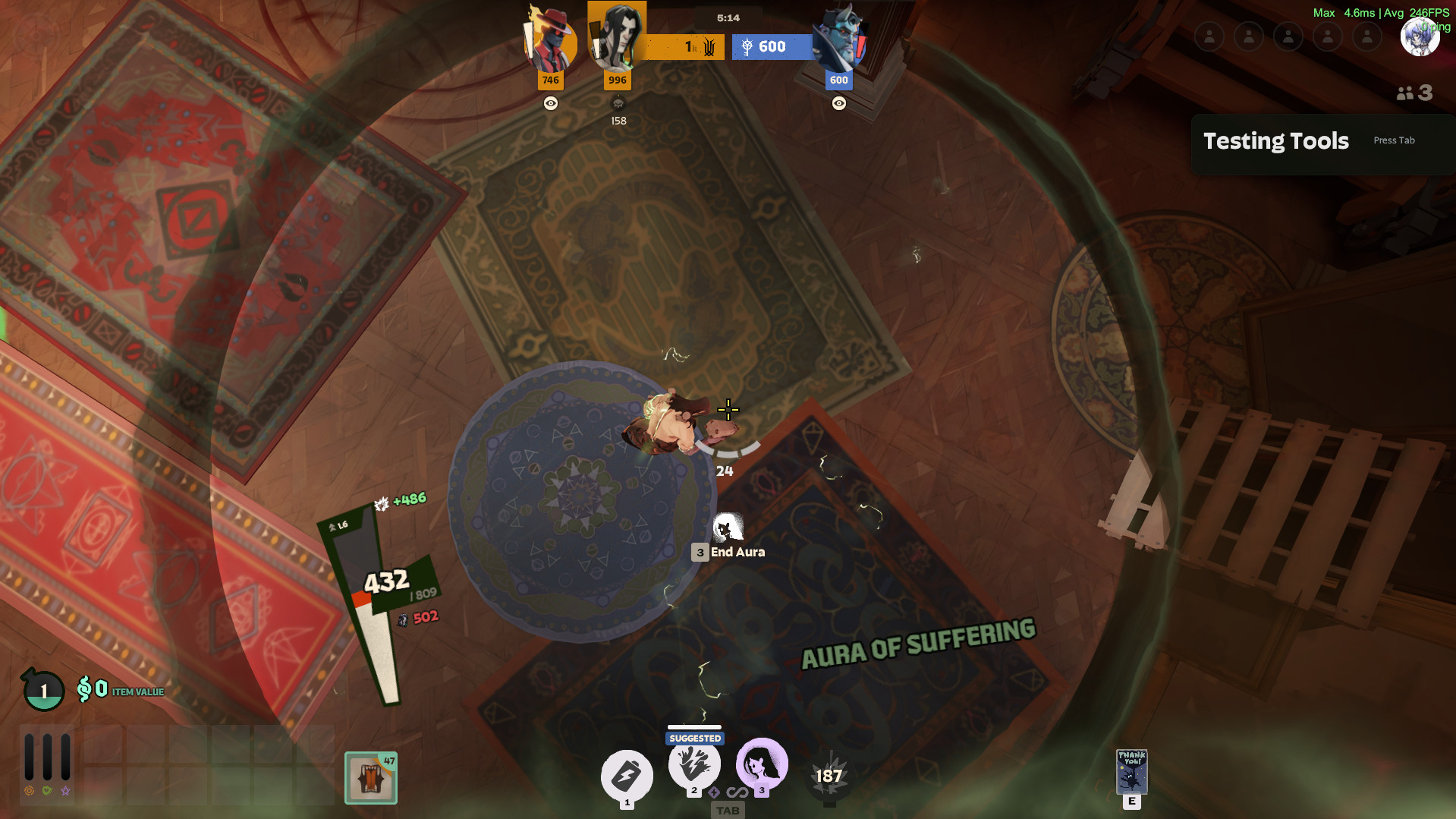Select the long-haired pale character portrait
The height and width of the screenshot is (819, 1456).
tap(617, 38)
